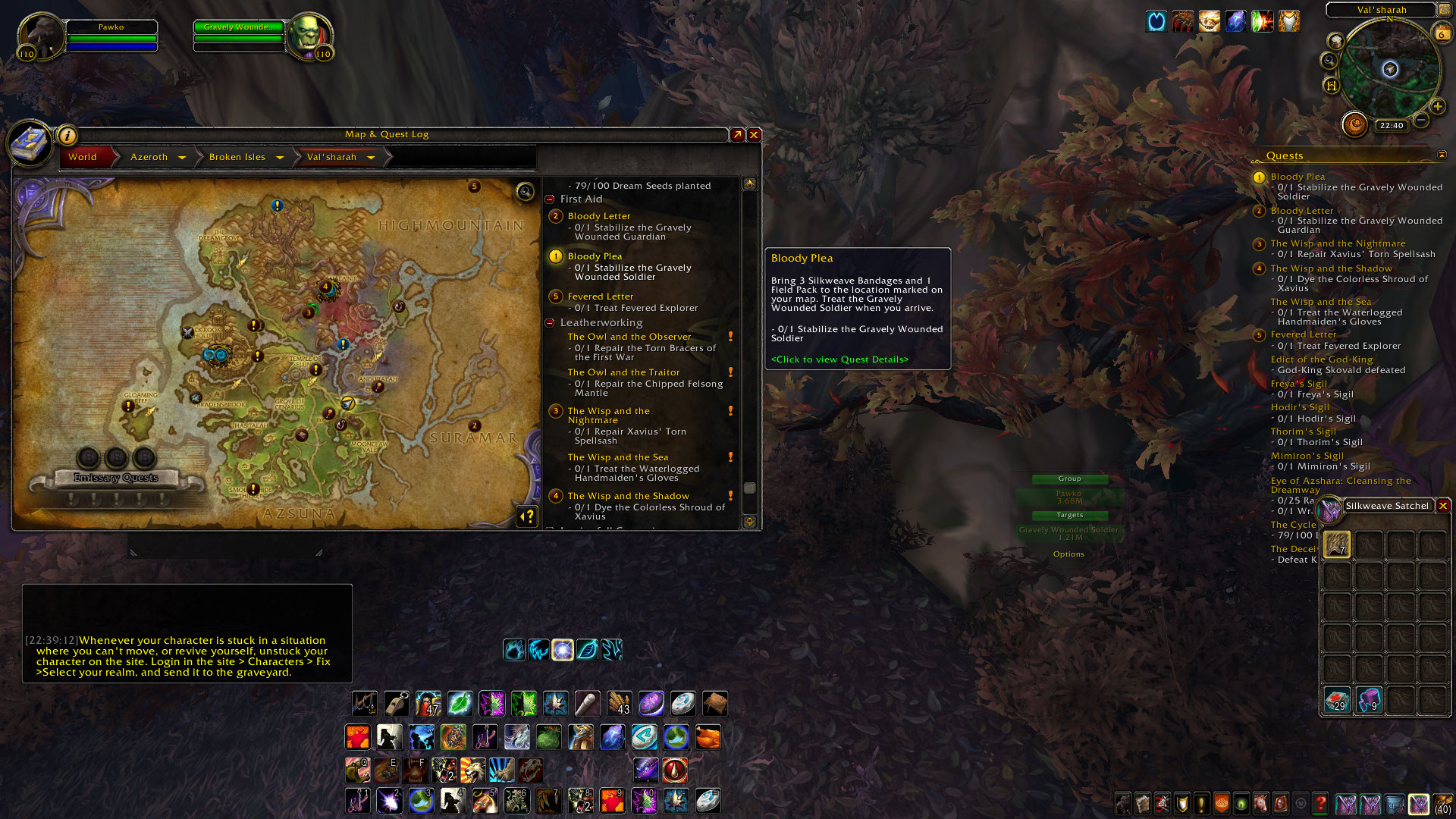Open the Val'sharah zone dropdown
This screenshot has height=819, width=1456.
[x=371, y=157]
